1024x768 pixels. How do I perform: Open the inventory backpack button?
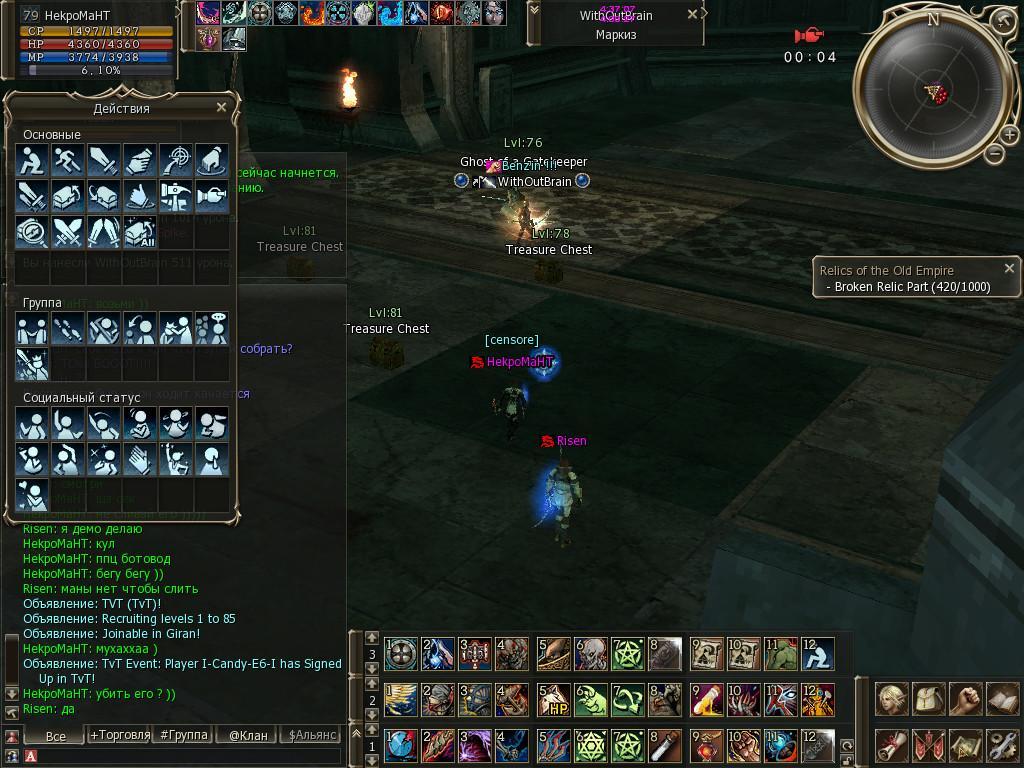click(929, 700)
